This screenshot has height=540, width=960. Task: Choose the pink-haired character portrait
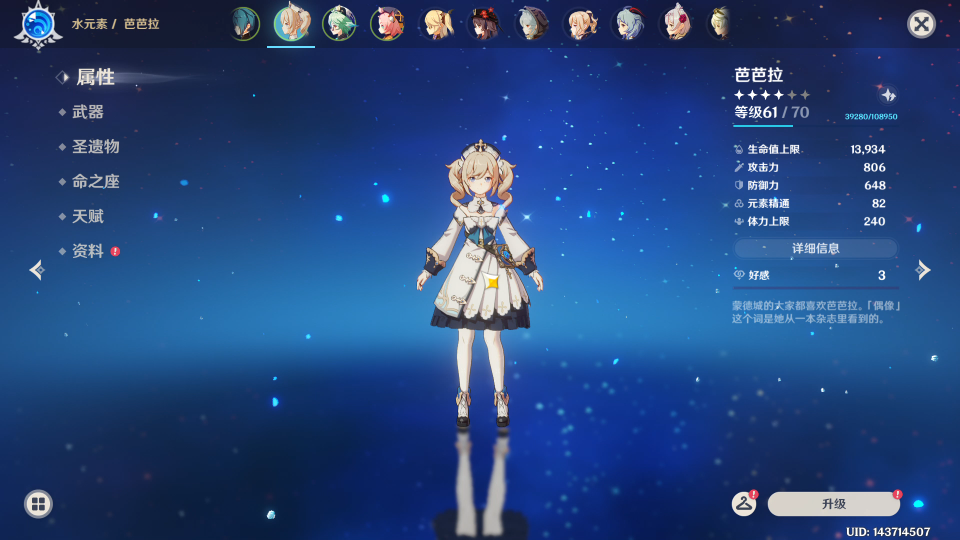click(387, 23)
